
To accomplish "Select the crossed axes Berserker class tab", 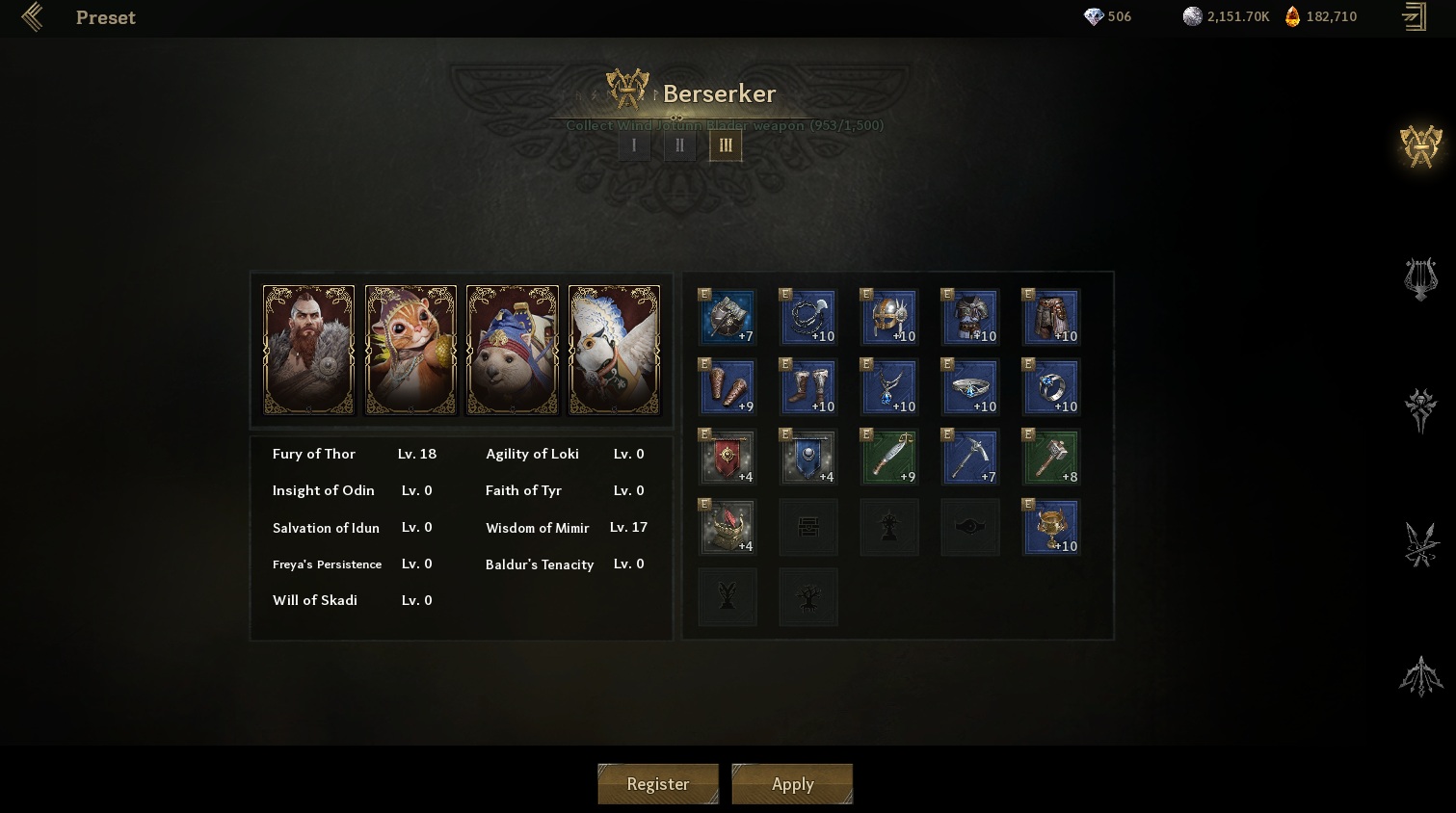I will point(1420,146).
